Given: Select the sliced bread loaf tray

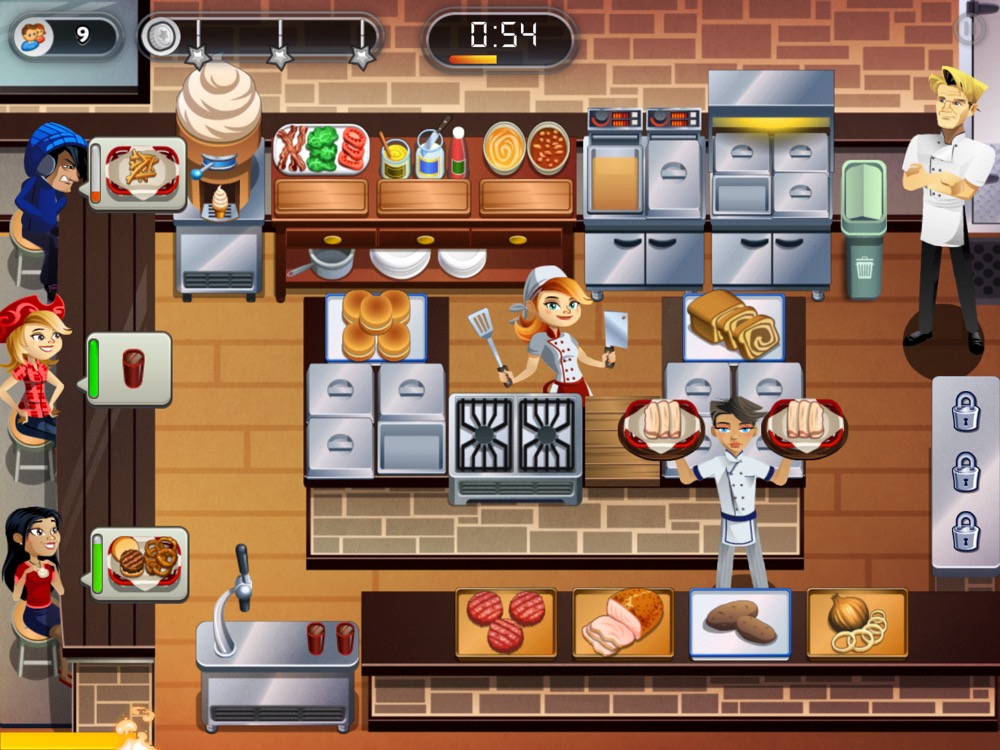Looking at the screenshot, I should pos(733,325).
